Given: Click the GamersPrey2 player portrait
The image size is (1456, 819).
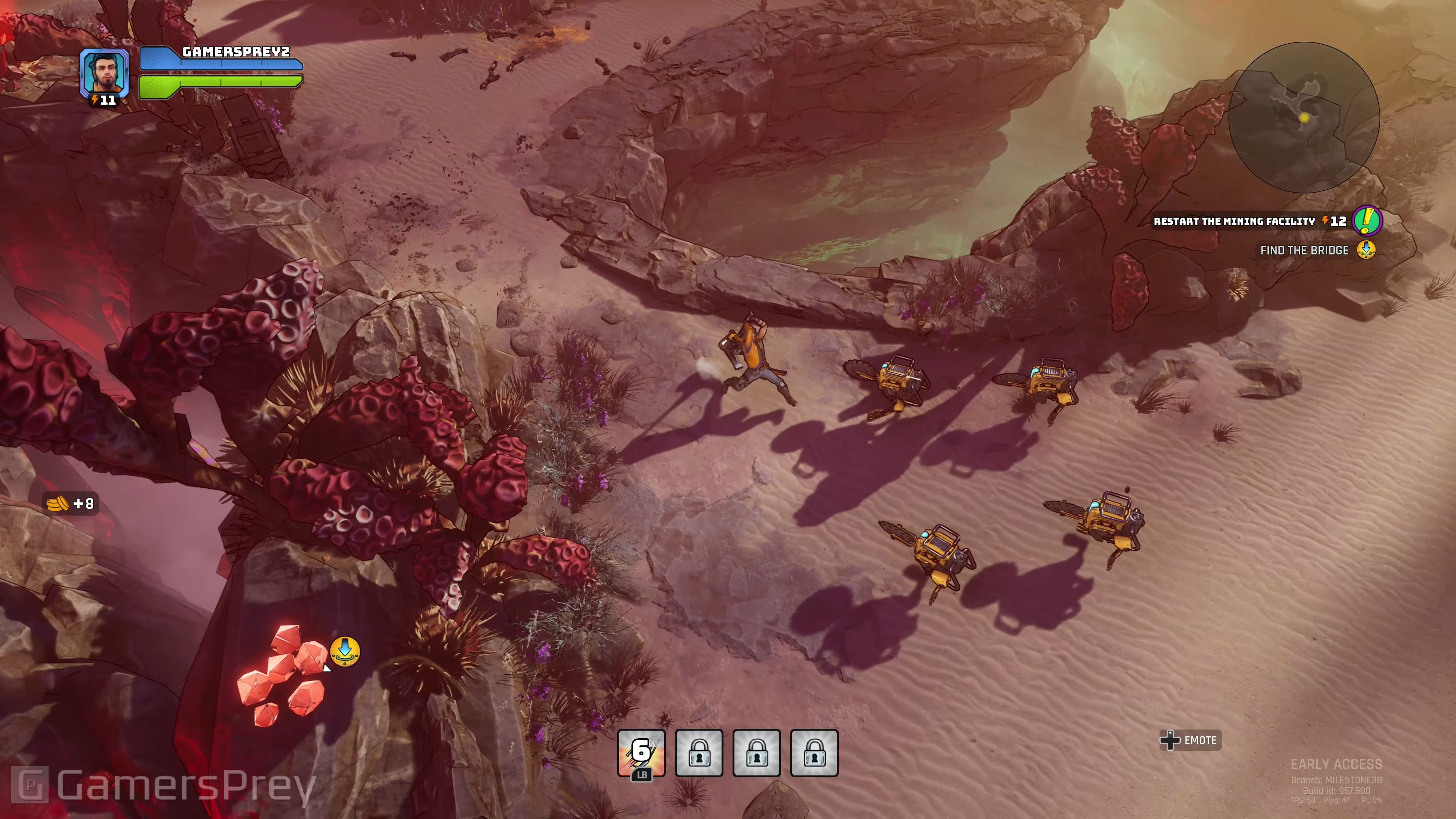Looking at the screenshot, I should (x=105, y=72).
